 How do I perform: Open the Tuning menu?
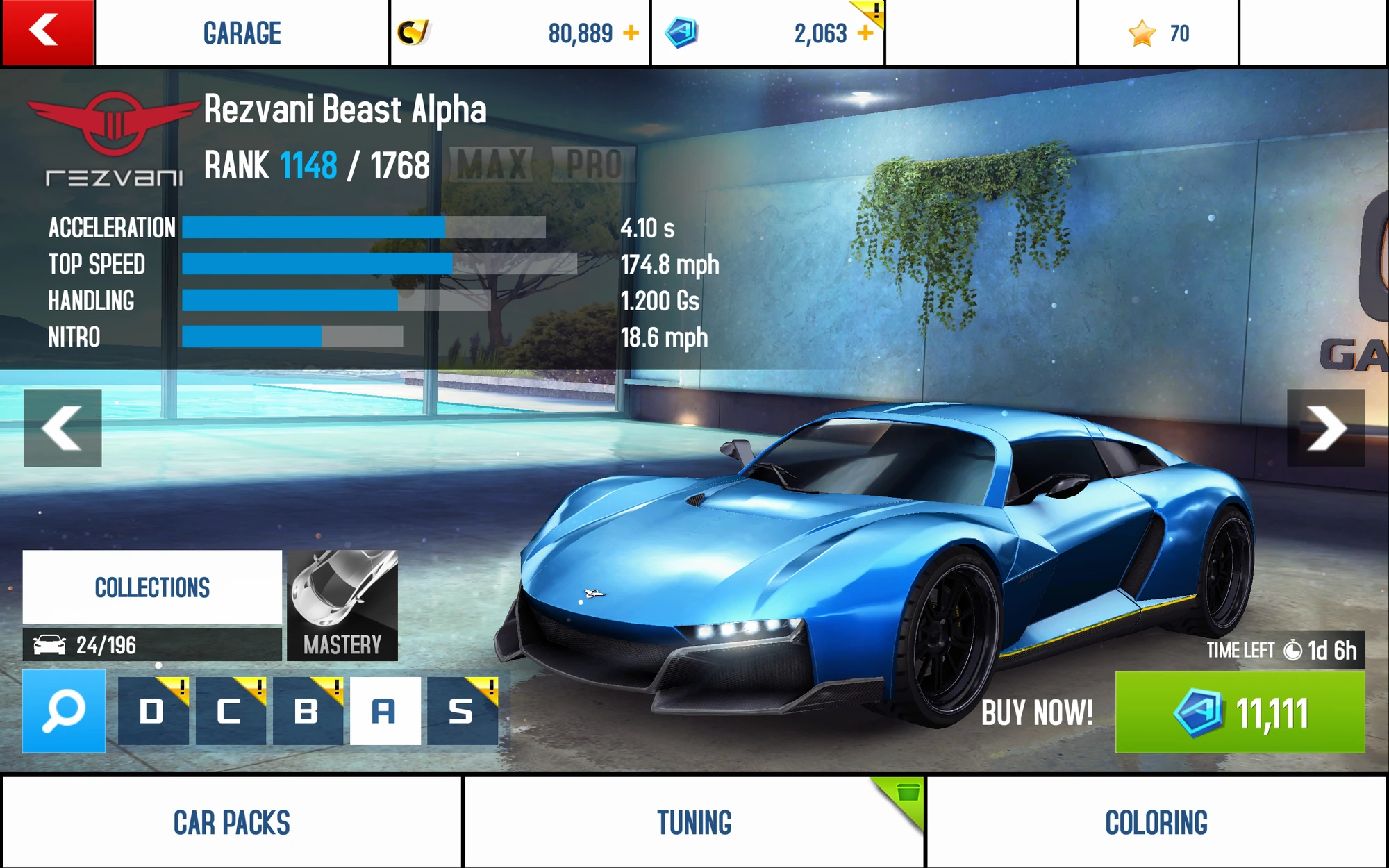coord(694,822)
